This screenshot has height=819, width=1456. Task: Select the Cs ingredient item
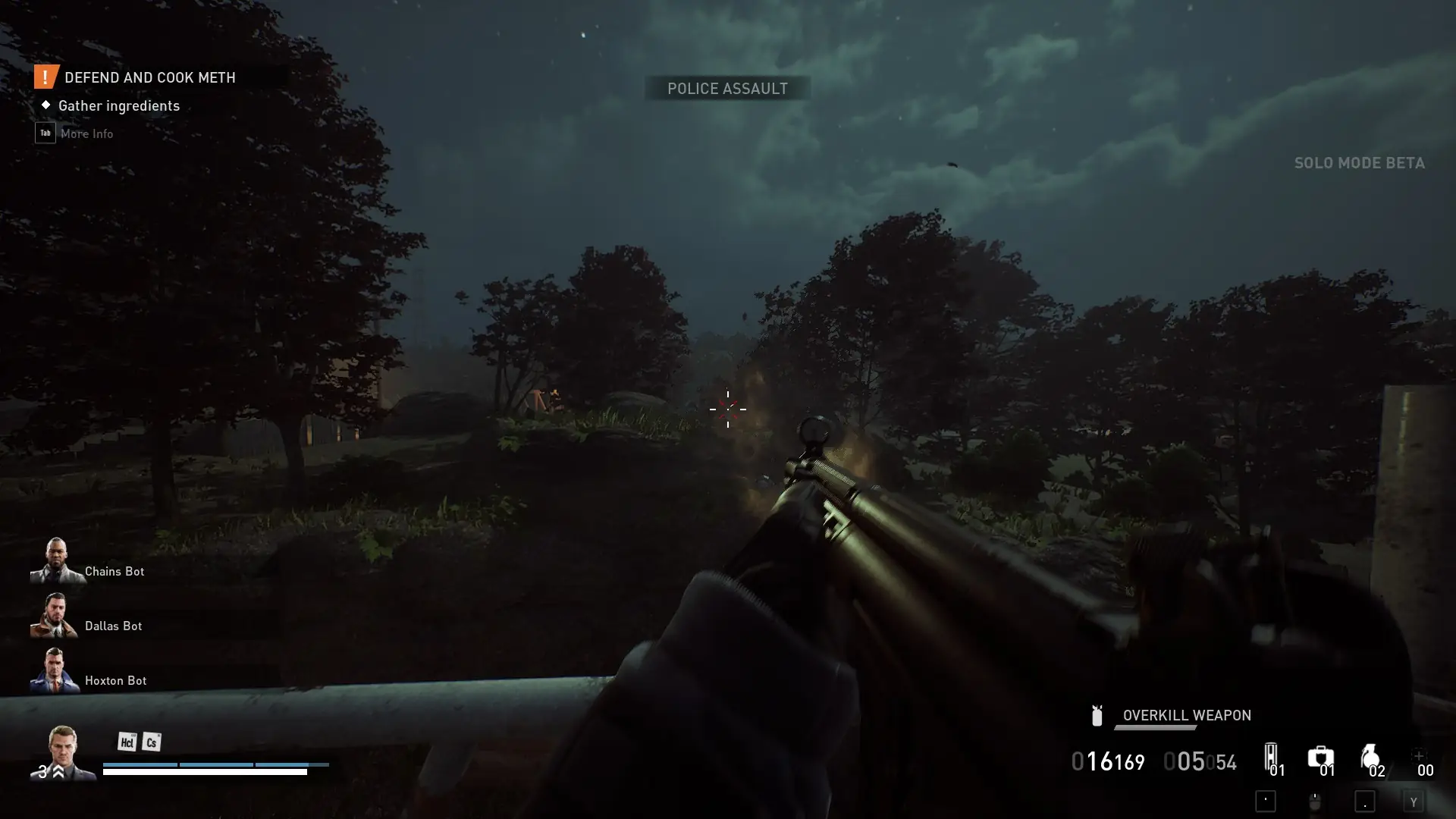coord(152,742)
